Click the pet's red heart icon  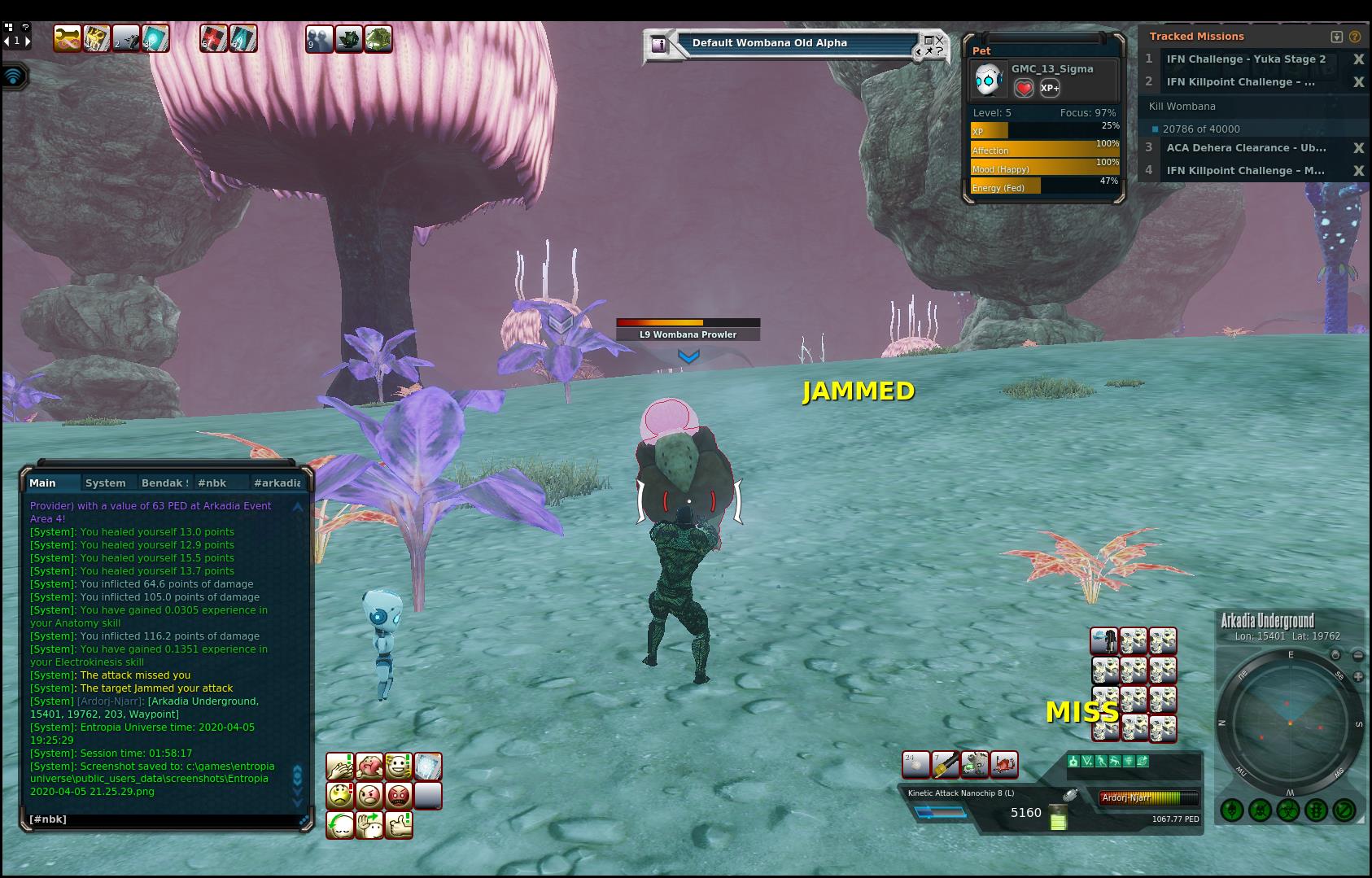1024,88
